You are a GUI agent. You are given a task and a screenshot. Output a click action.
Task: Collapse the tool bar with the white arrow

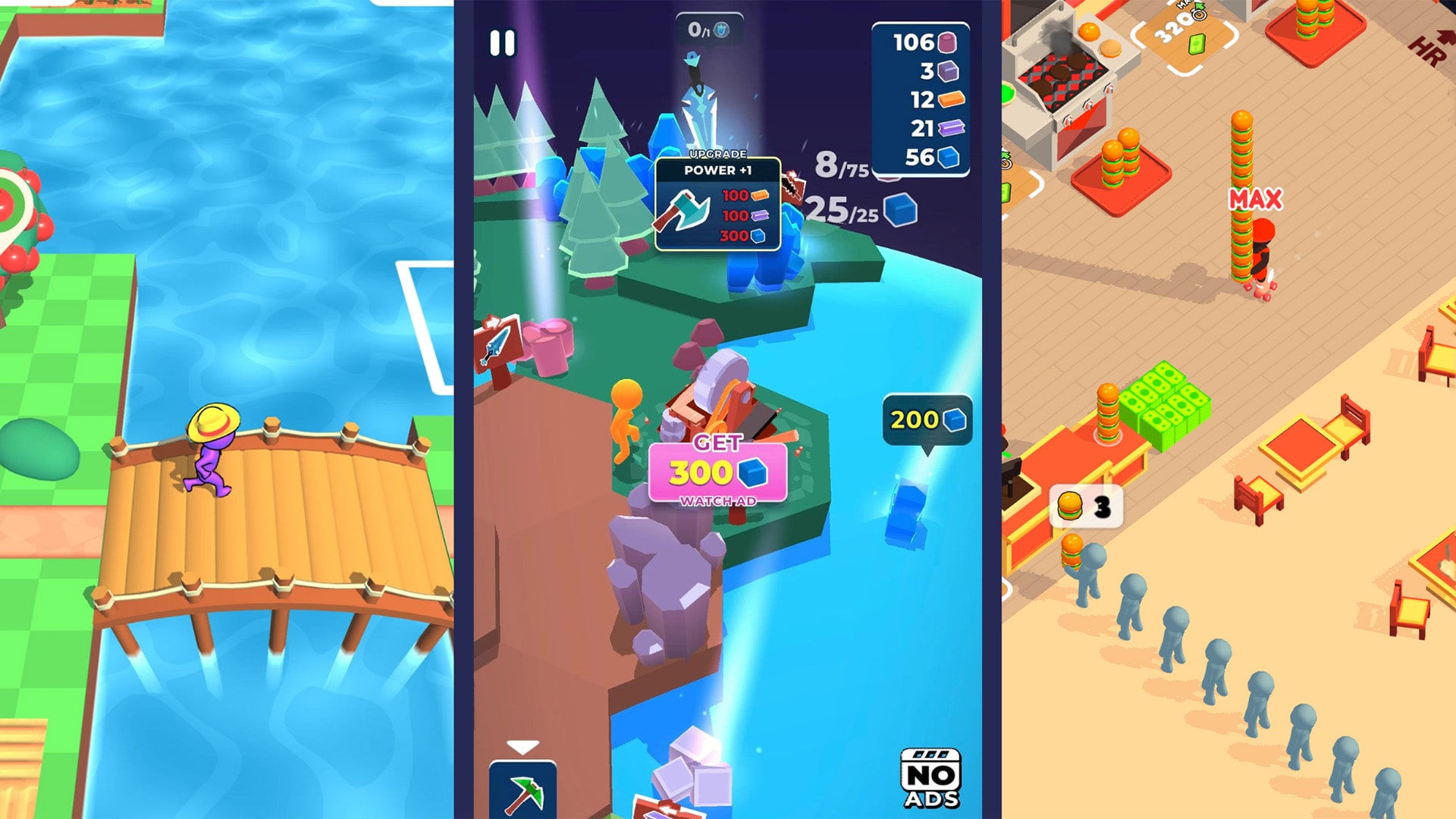[523, 747]
